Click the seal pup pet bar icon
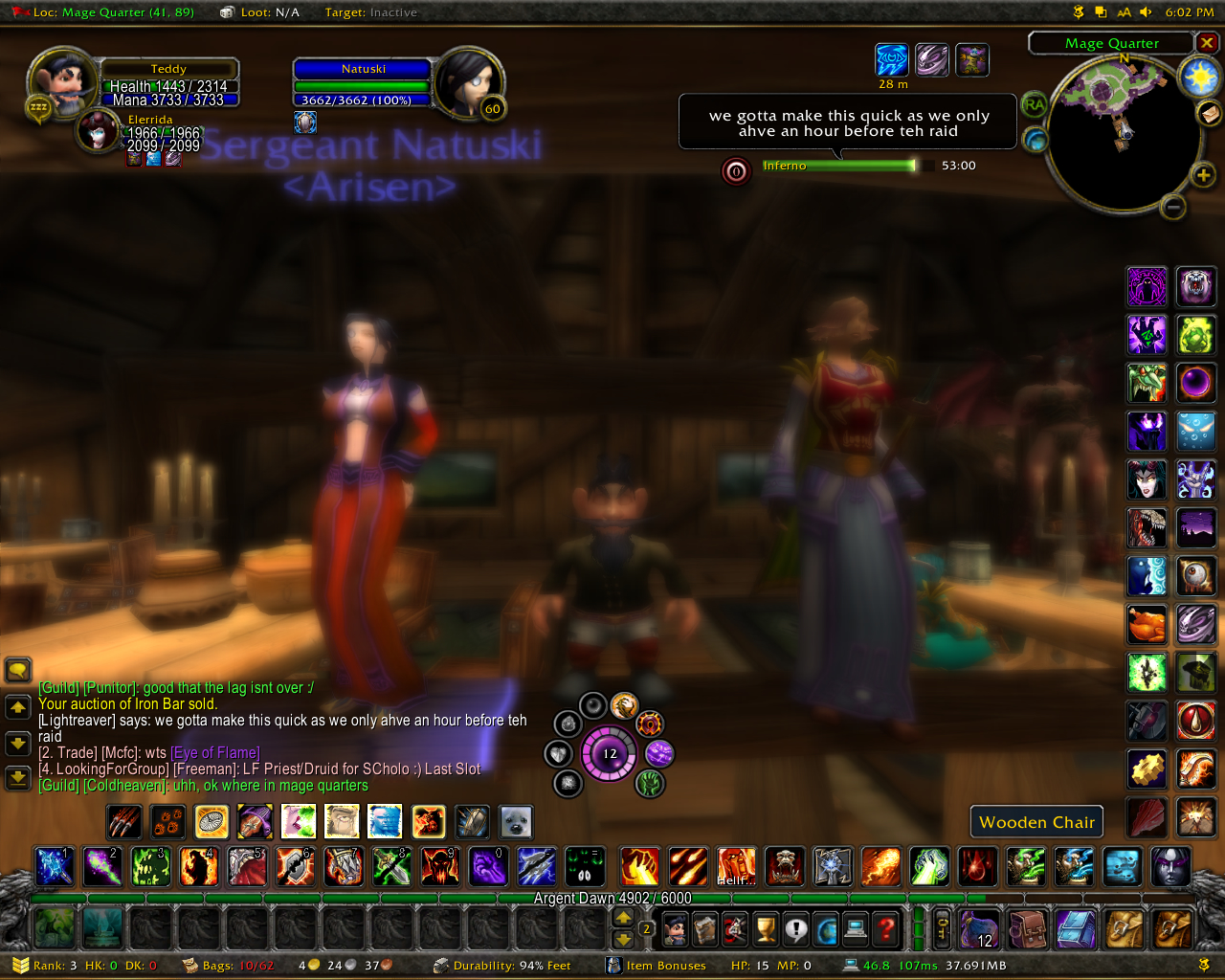Image resolution: width=1225 pixels, height=980 pixels. 516,821
